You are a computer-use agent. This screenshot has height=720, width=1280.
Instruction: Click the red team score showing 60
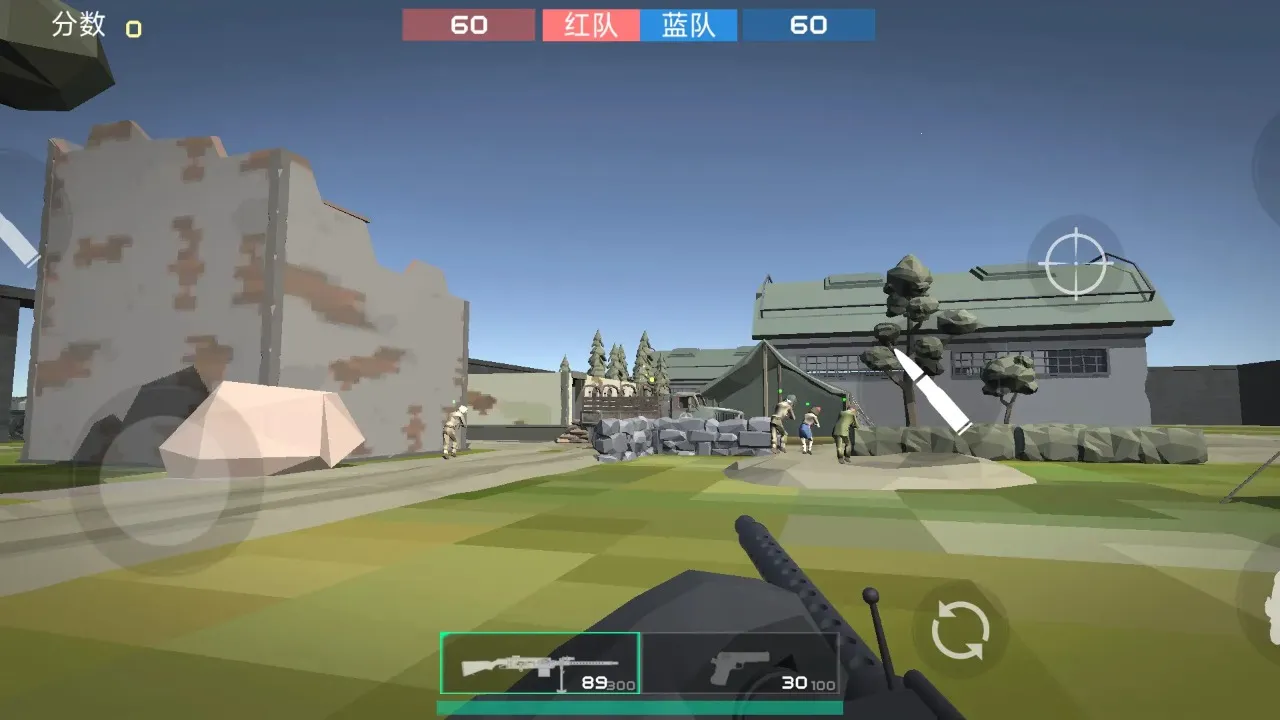[x=468, y=25]
